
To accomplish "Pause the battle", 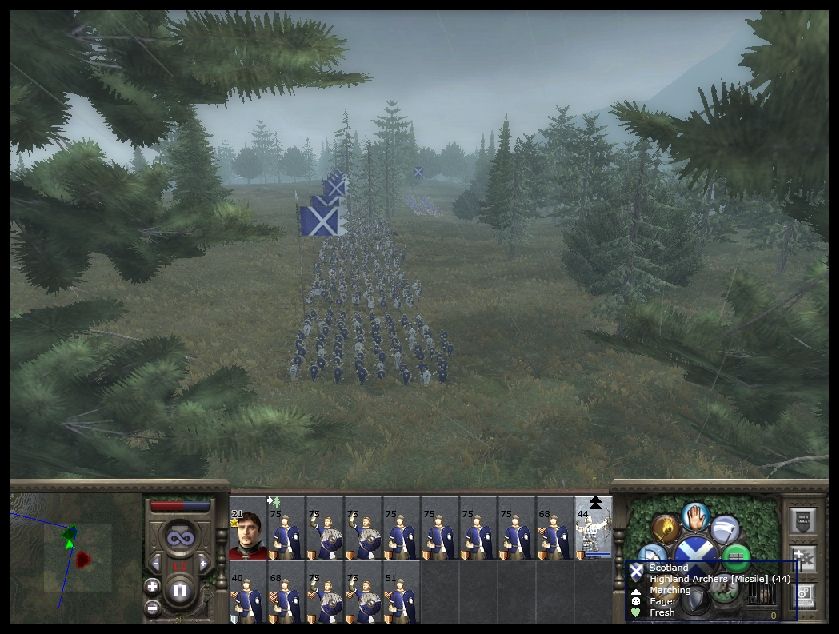I will (180, 590).
